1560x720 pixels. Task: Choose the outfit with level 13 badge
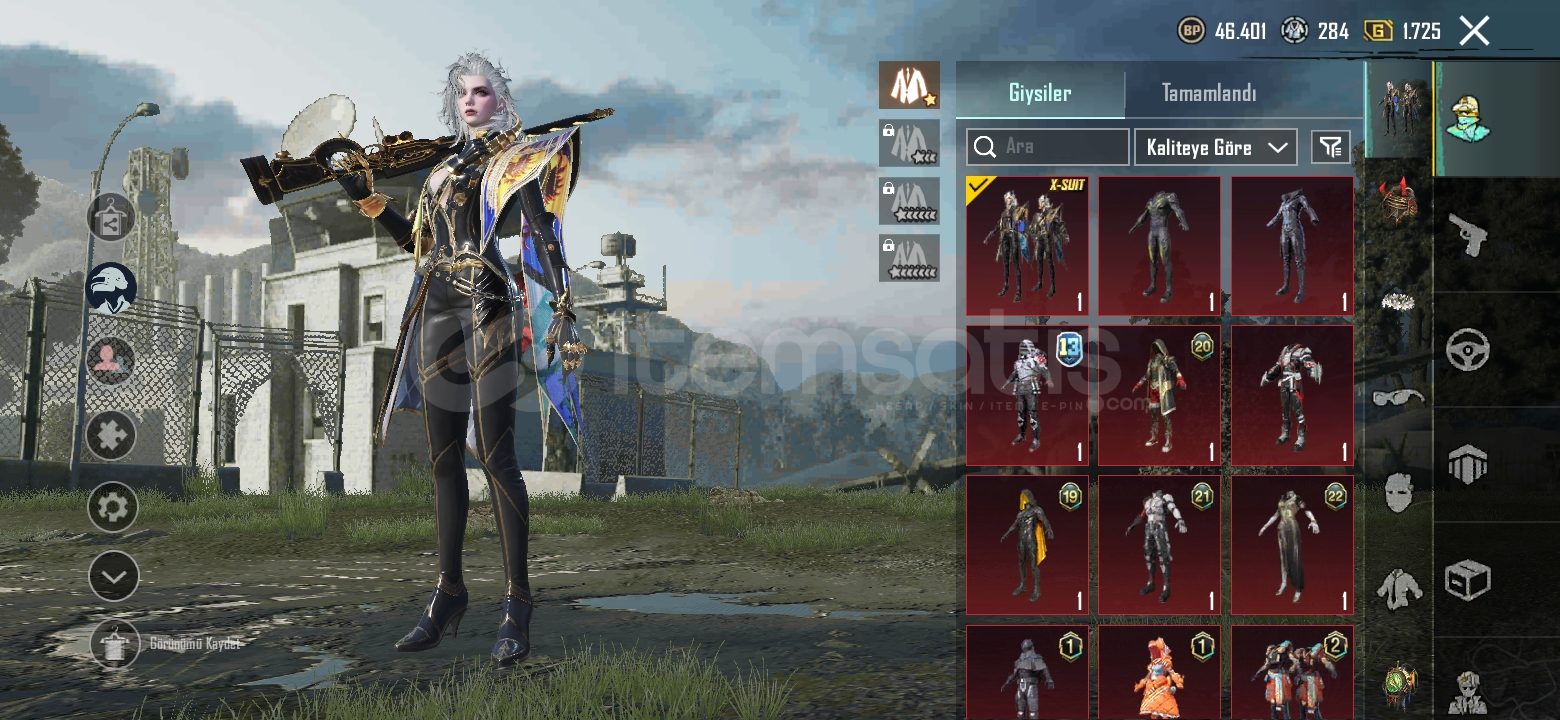click(1027, 395)
